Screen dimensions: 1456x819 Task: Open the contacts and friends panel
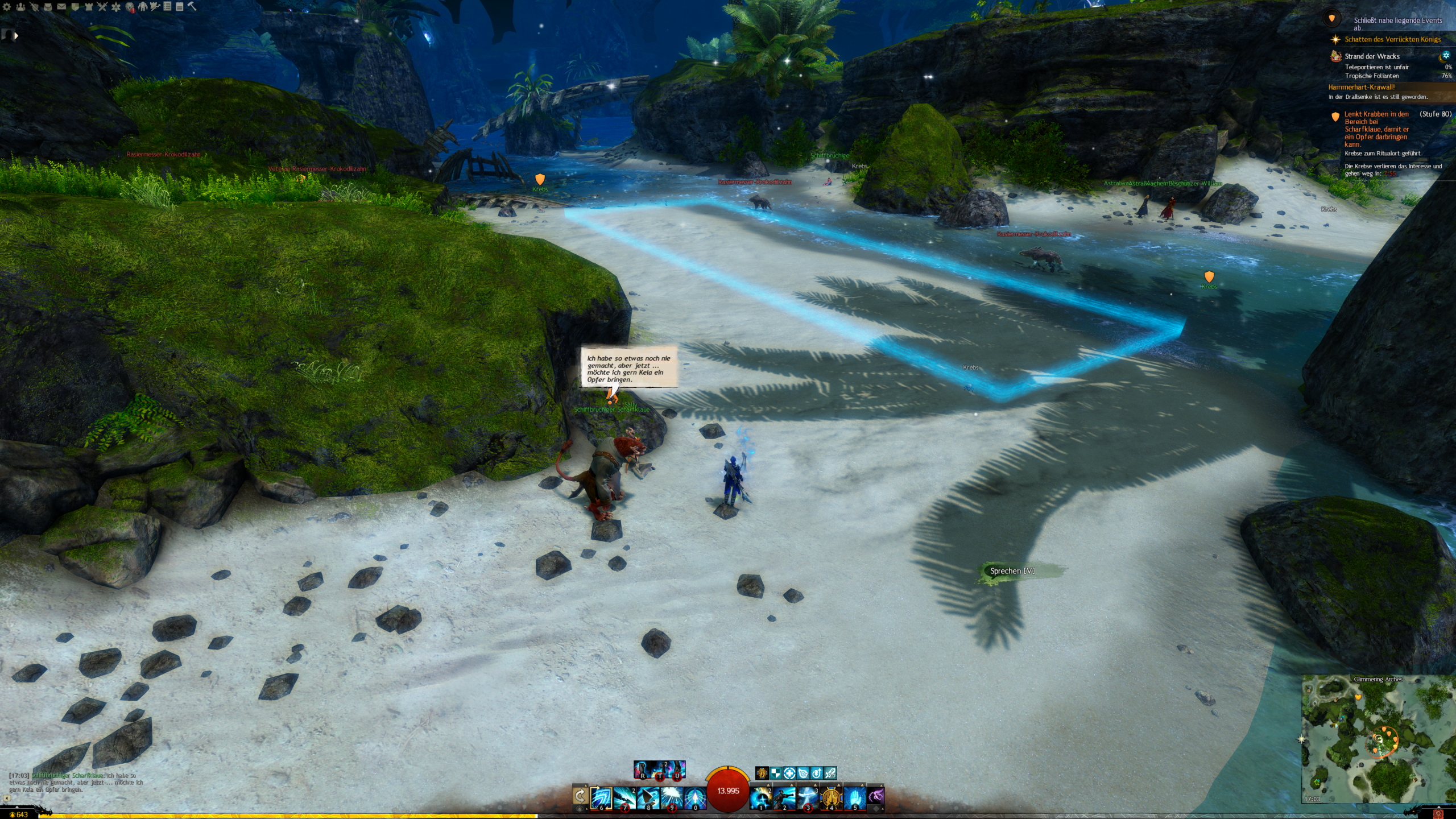[20, 7]
